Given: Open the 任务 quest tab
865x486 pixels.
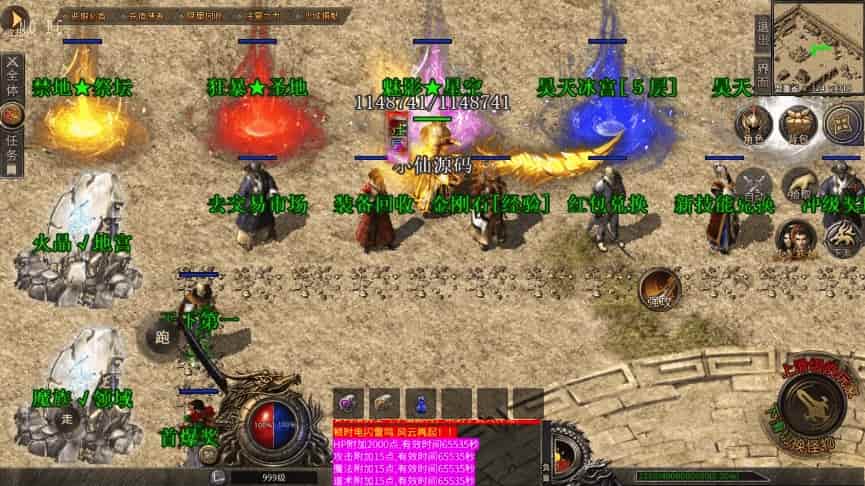Looking at the screenshot, I should point(12,151).
